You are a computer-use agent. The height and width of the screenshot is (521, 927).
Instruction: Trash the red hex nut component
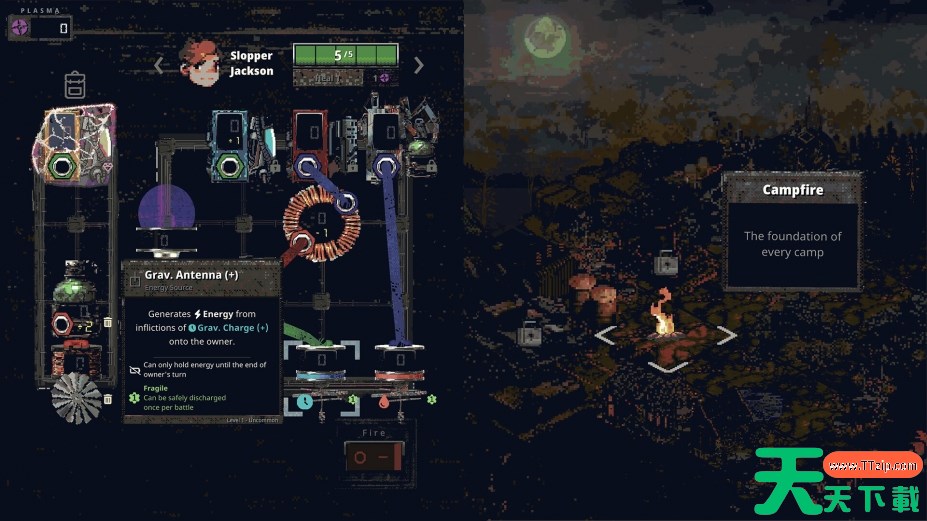[x=108, y=322]
